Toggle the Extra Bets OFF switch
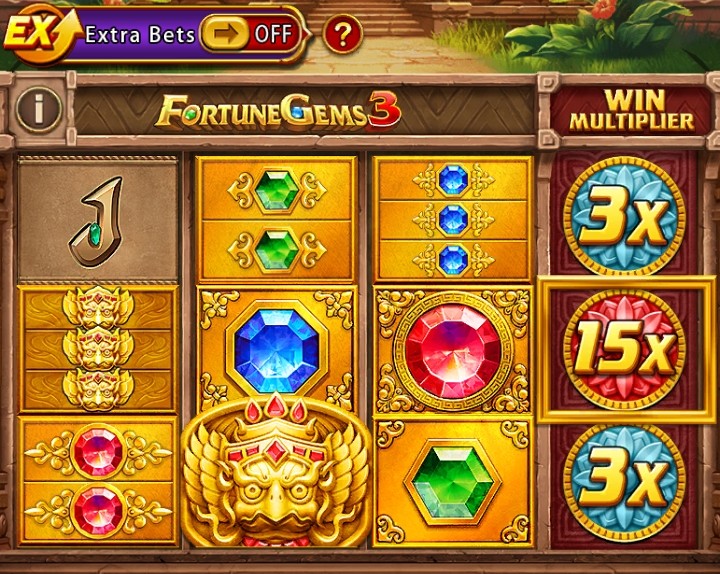Image resolution: width=720 pixels, height=574 pixels. 250,34
